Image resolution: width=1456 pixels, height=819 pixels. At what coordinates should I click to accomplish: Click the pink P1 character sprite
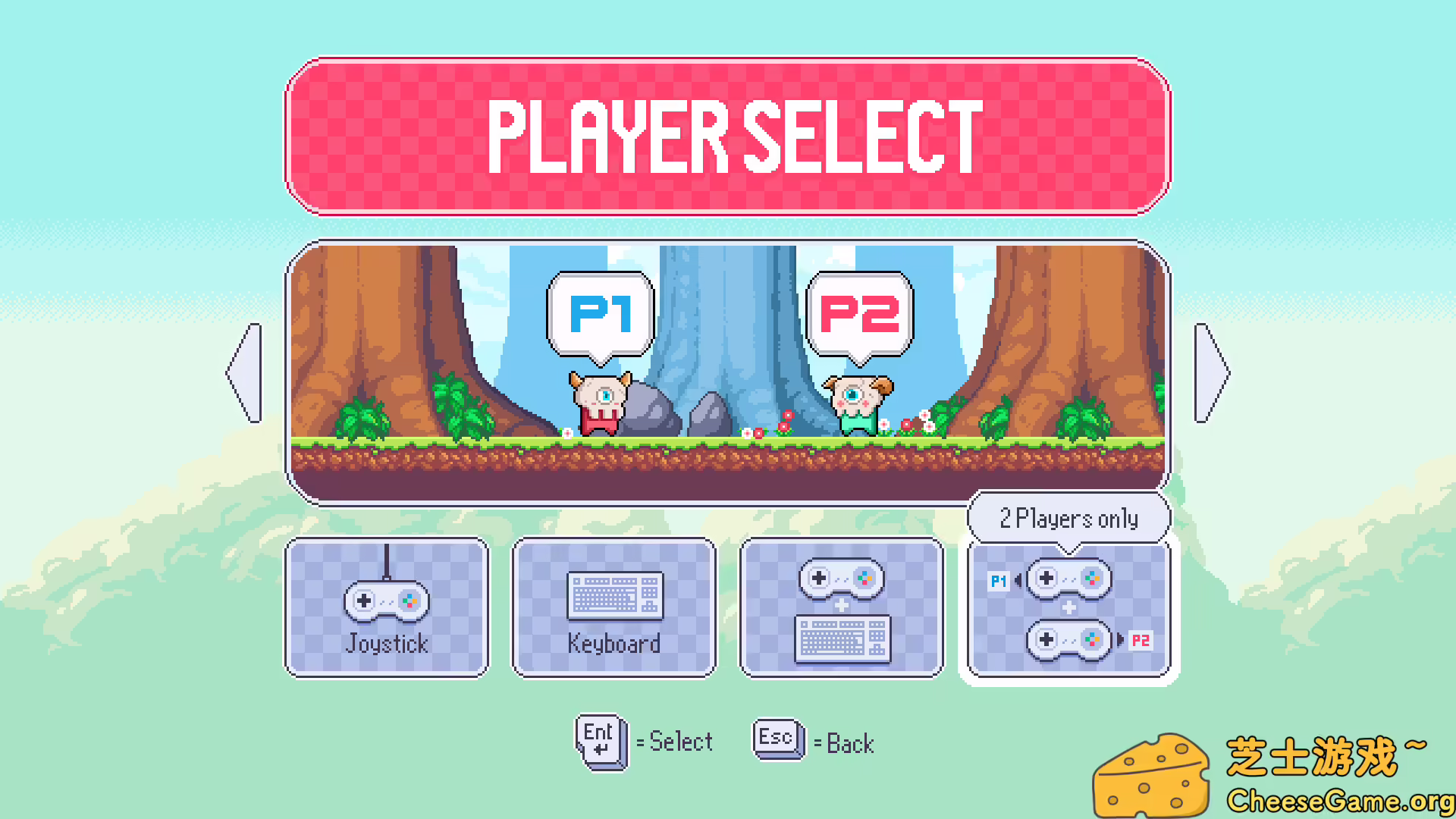tap(599, 402)
